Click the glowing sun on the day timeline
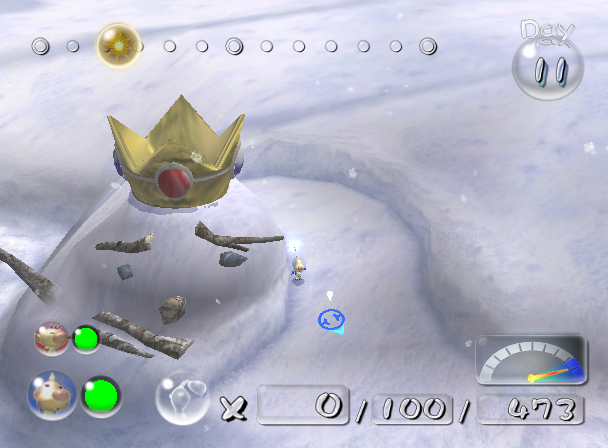 (x=118, y=45)
